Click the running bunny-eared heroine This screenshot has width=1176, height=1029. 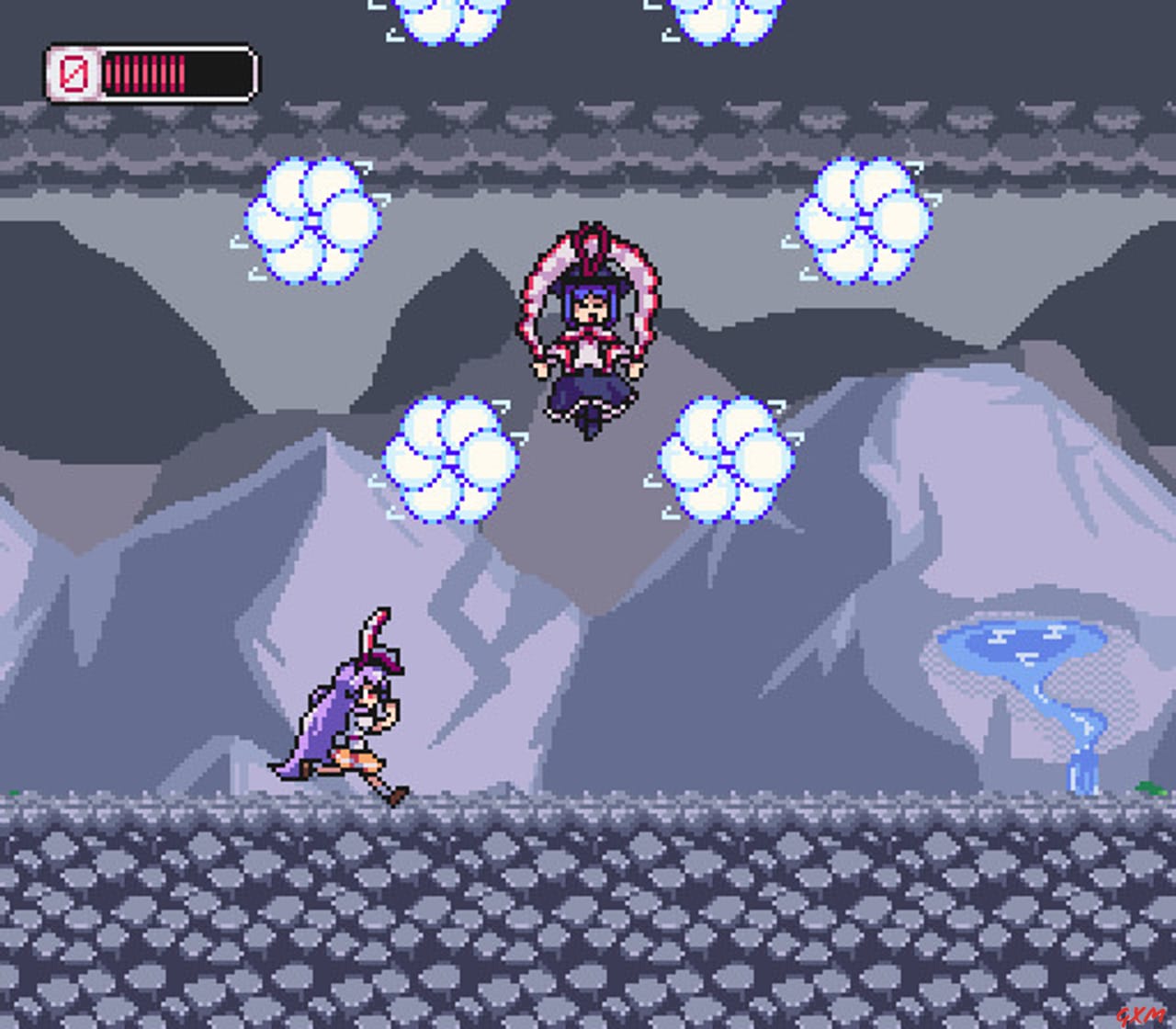[349, 726]
